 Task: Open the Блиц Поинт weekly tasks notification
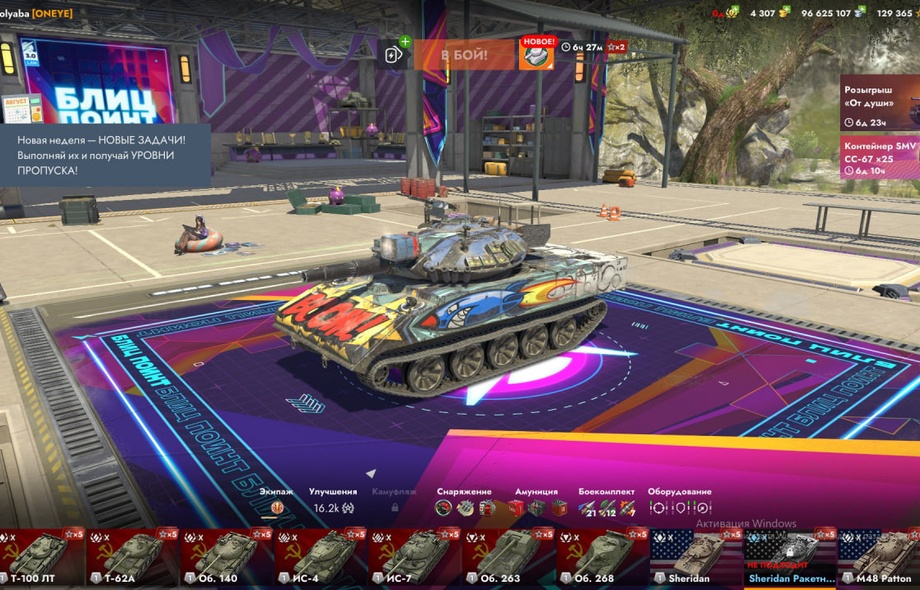point(105,150)
